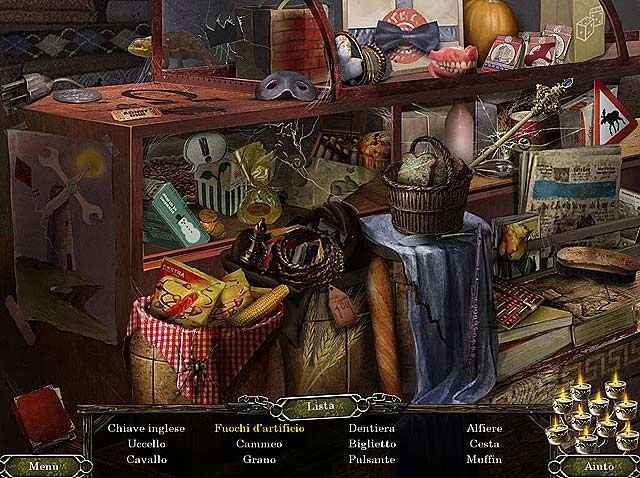Select the Lista tab label
The image size is (640, 478).
[x=320, y=407]
